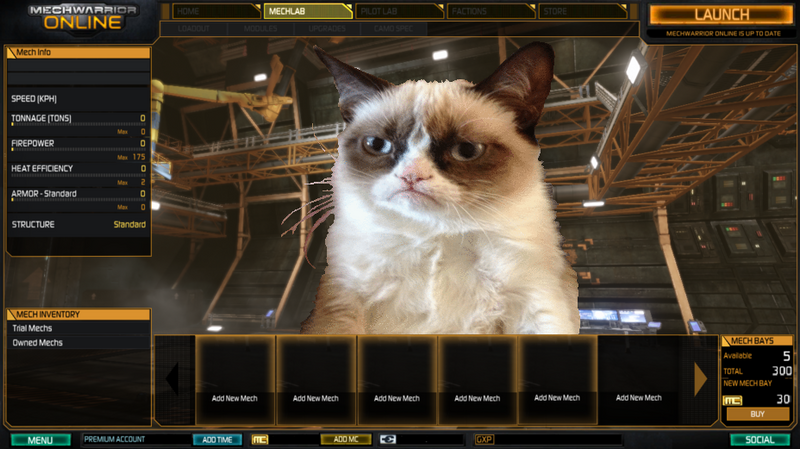Image resolution: width=800 pixels, height=449 pixels.
Task: Buy a new mech bay
Action: pyautogui.click(x=757, y=414)
